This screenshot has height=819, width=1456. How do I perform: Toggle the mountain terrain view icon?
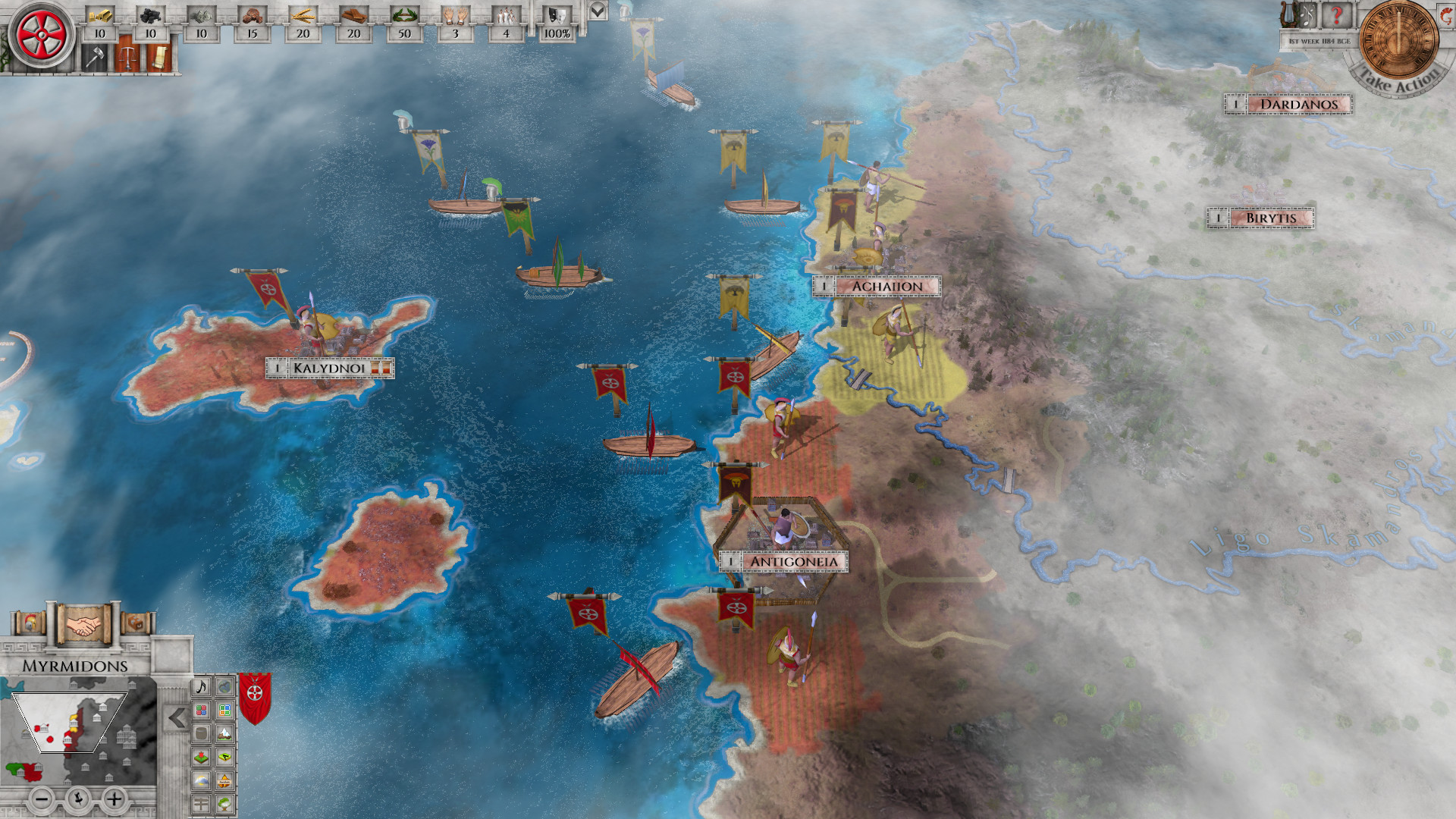click(x=224, y=733)
